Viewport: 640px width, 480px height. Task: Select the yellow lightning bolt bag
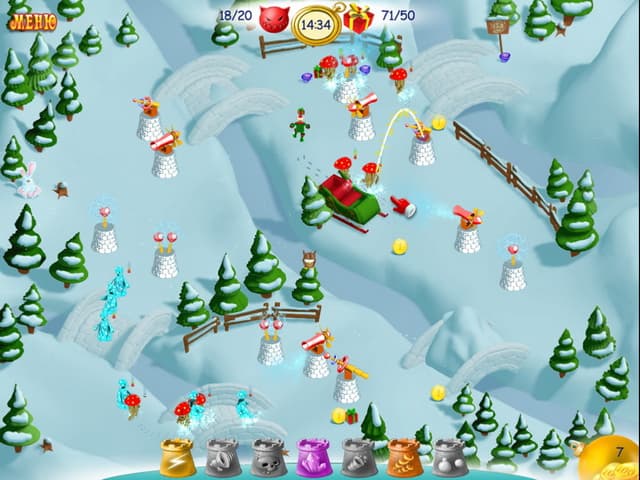(177, 458)
